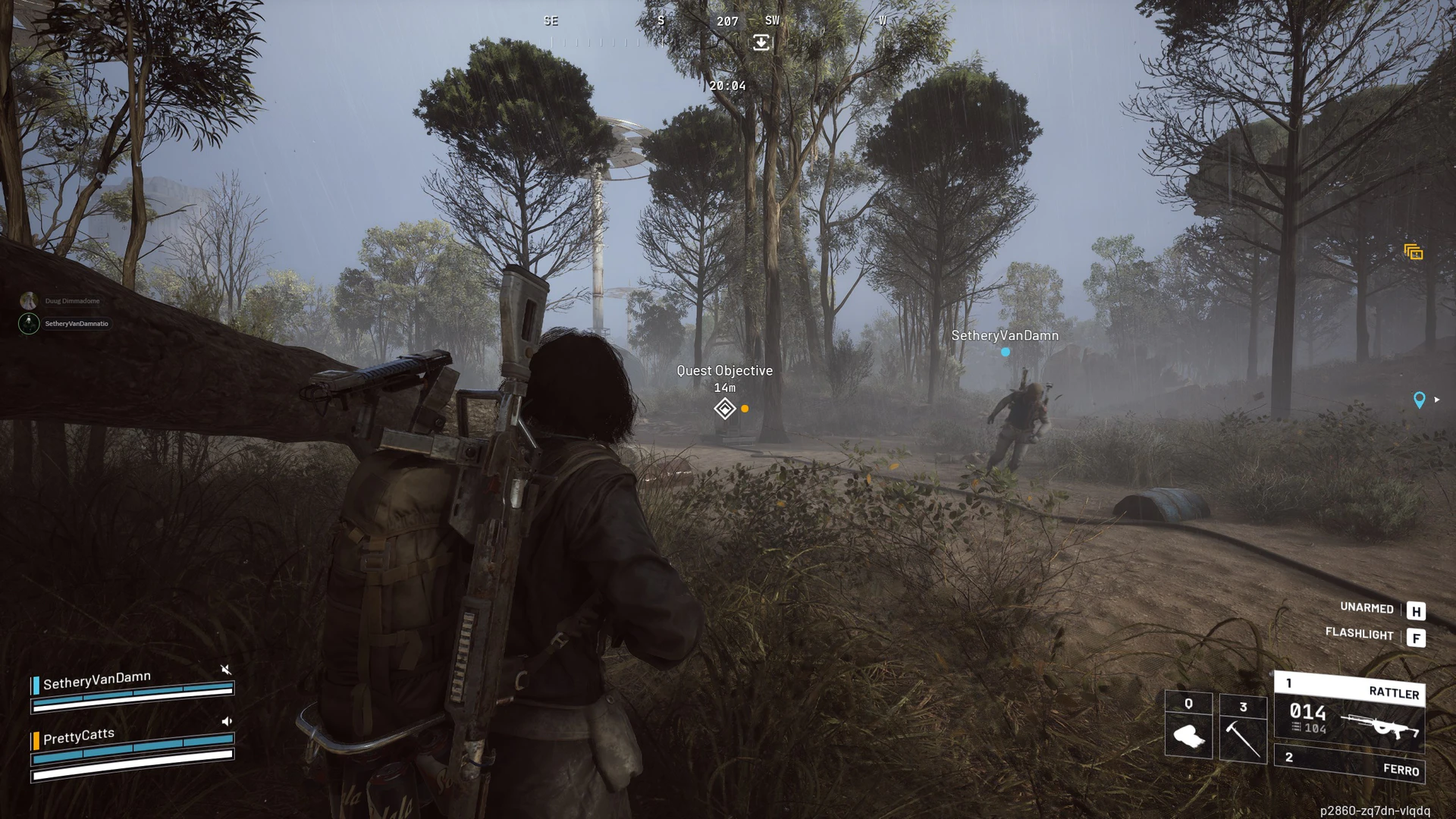Screen dimensions: 1456x819
Task: Select SetheryVanDamn's squad name in squad list
Action: [x=97, y=680]
